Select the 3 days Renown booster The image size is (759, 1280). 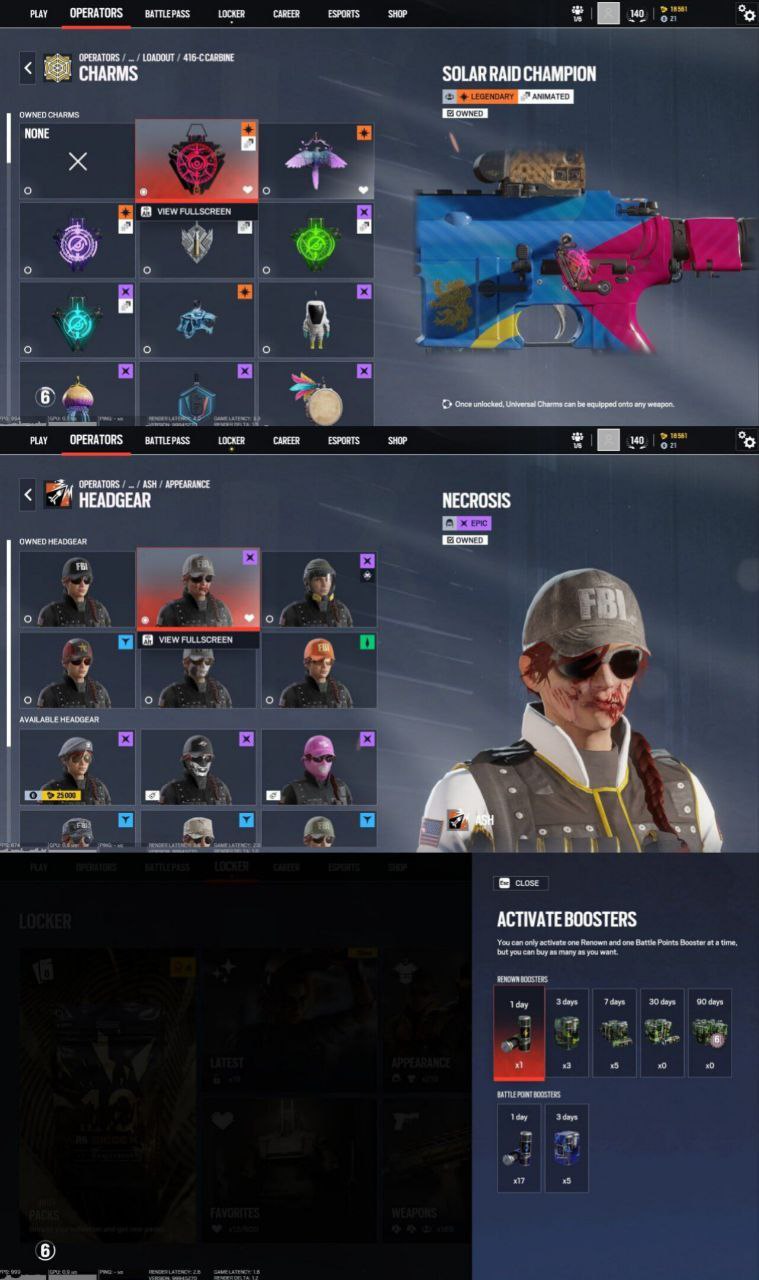pyautogui.click(x=566, y=1033)
